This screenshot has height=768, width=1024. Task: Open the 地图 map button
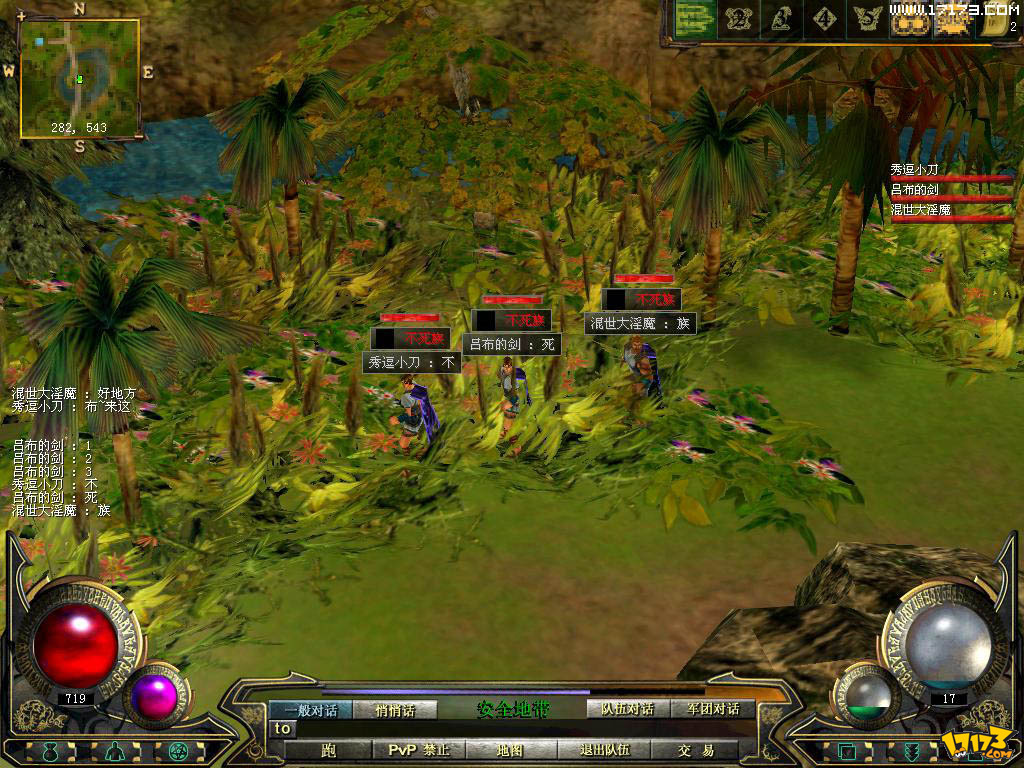[x=509, y=750]
